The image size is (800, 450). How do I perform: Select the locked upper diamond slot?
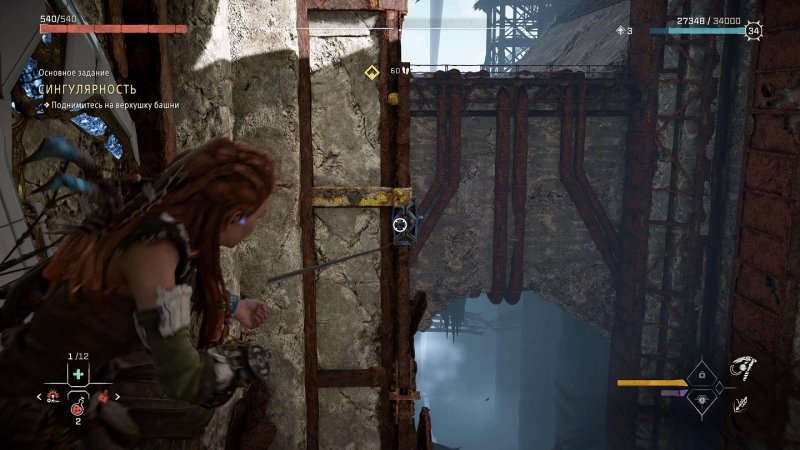(701, 374)
